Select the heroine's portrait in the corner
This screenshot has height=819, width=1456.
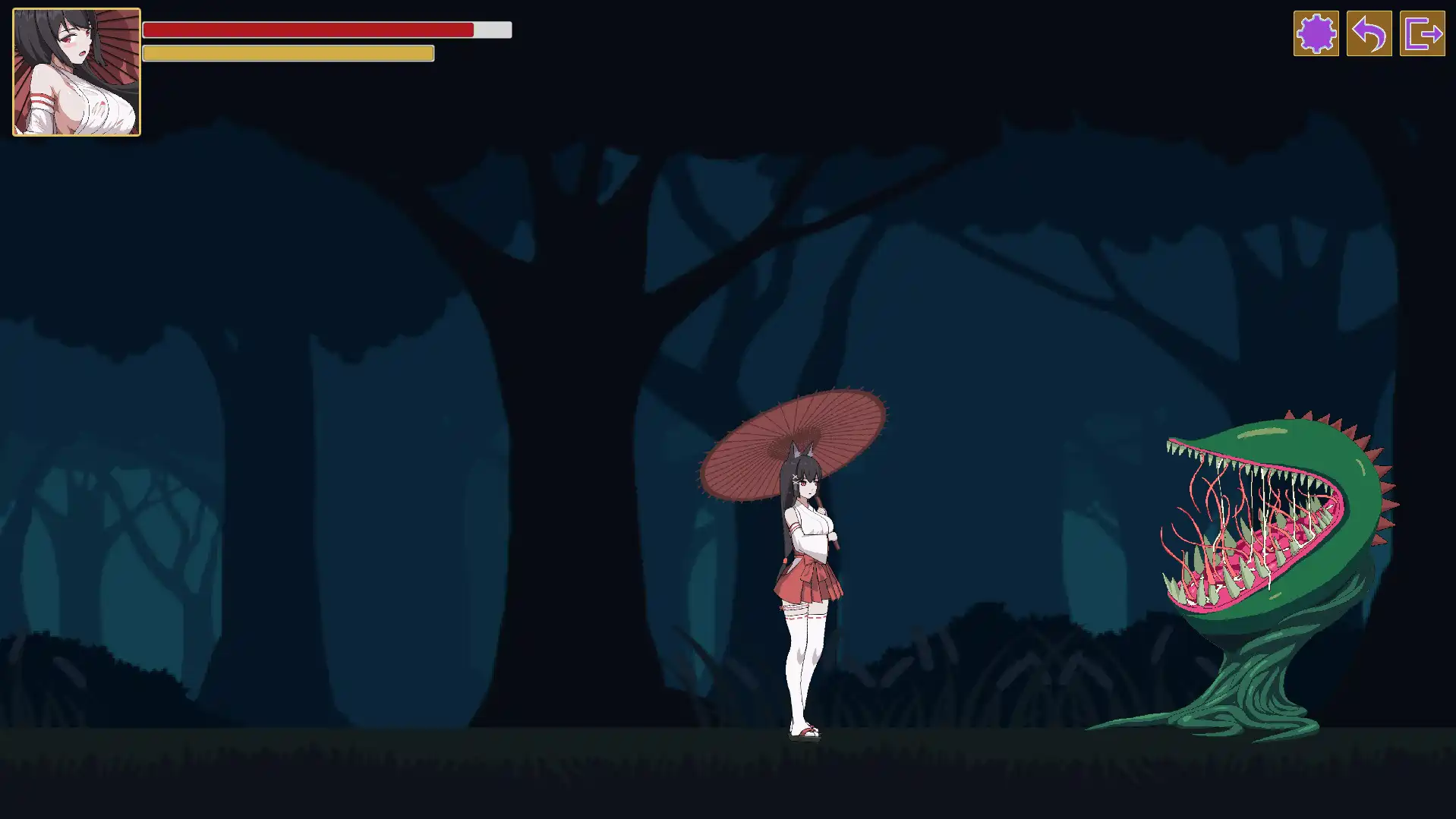(x=75, y=71)
